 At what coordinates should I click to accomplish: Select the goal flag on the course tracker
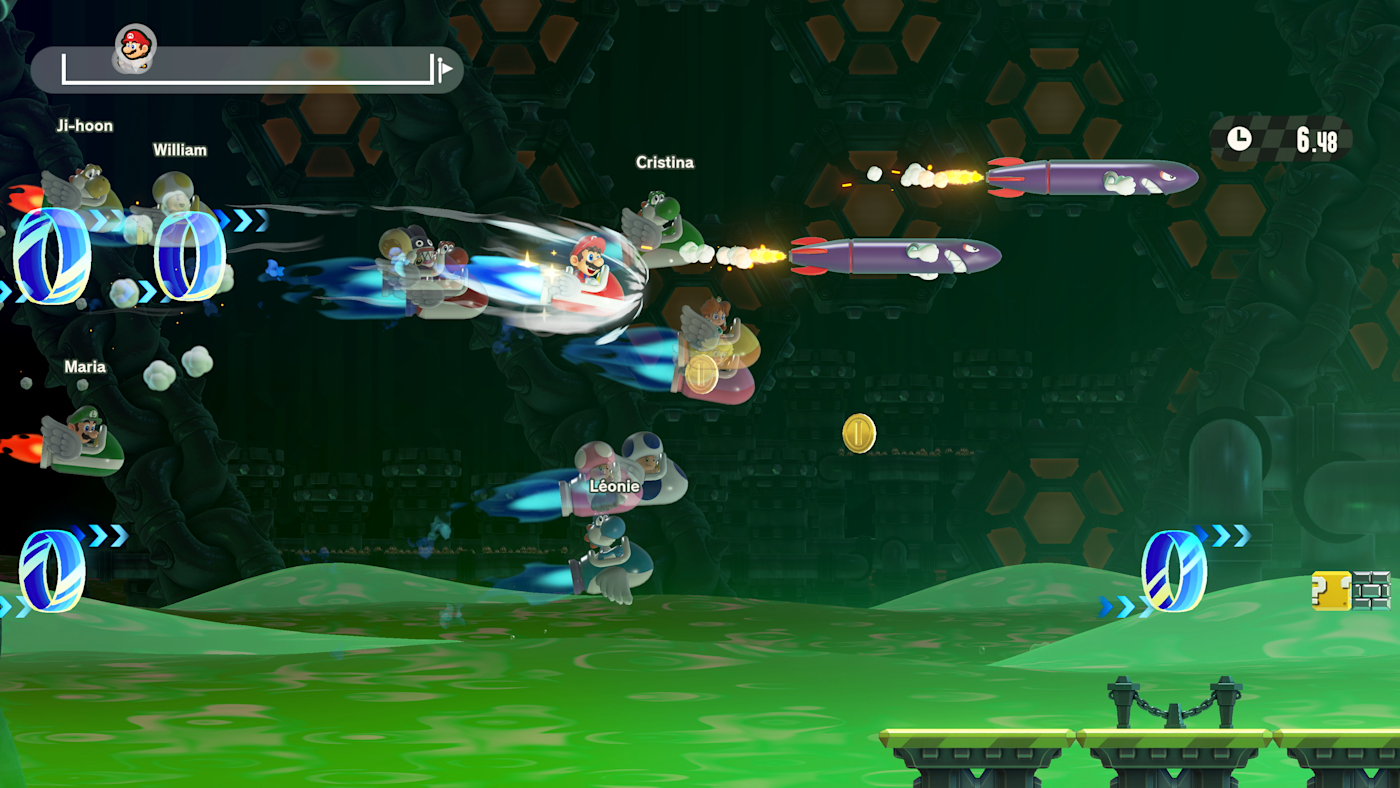444,69
